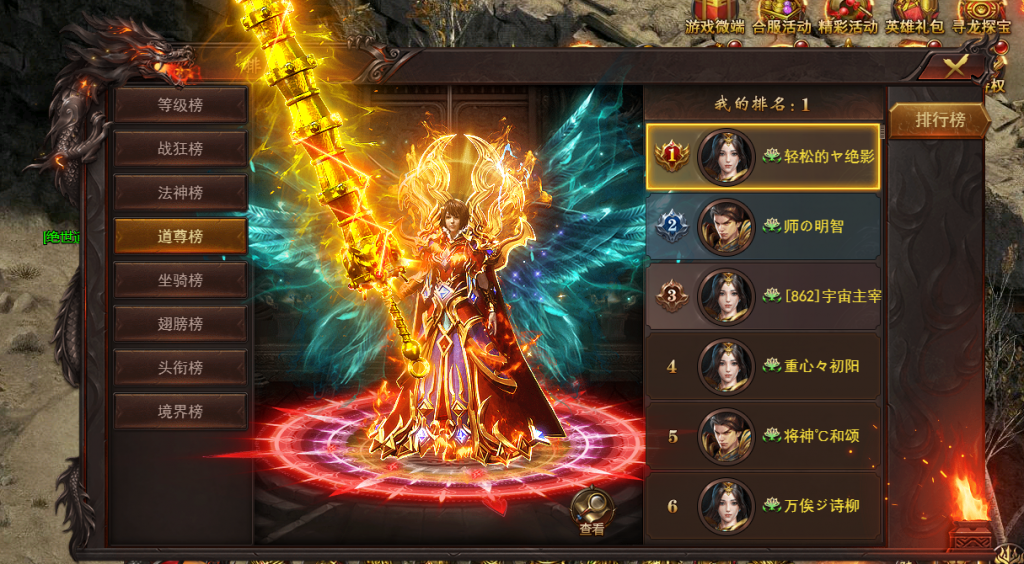
Task: Click the 排行榜 side tab
Action: [x=940, y=120]
